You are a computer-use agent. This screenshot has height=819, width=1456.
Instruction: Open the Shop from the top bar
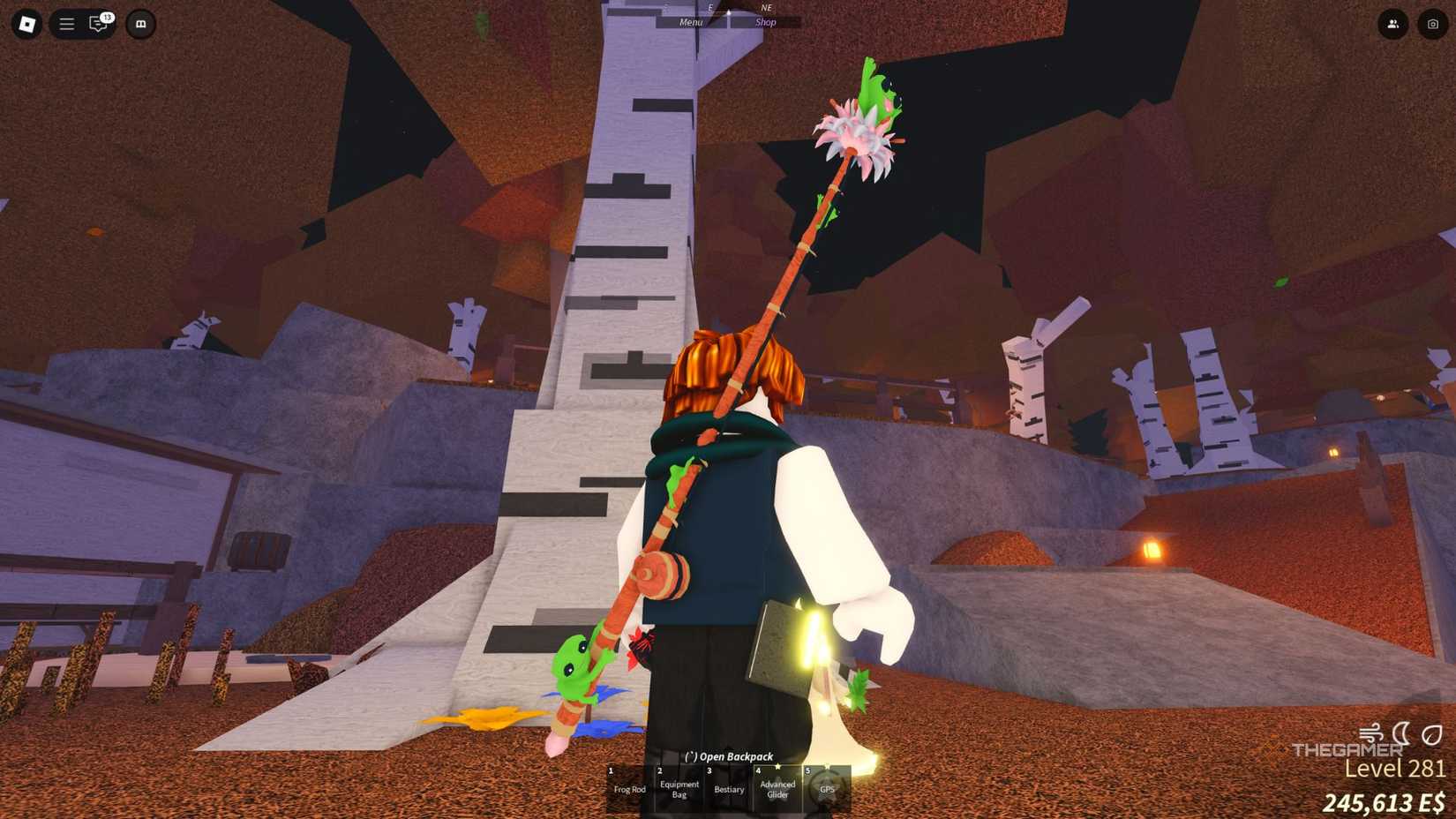pyautogui.click(x=764, y=21)
